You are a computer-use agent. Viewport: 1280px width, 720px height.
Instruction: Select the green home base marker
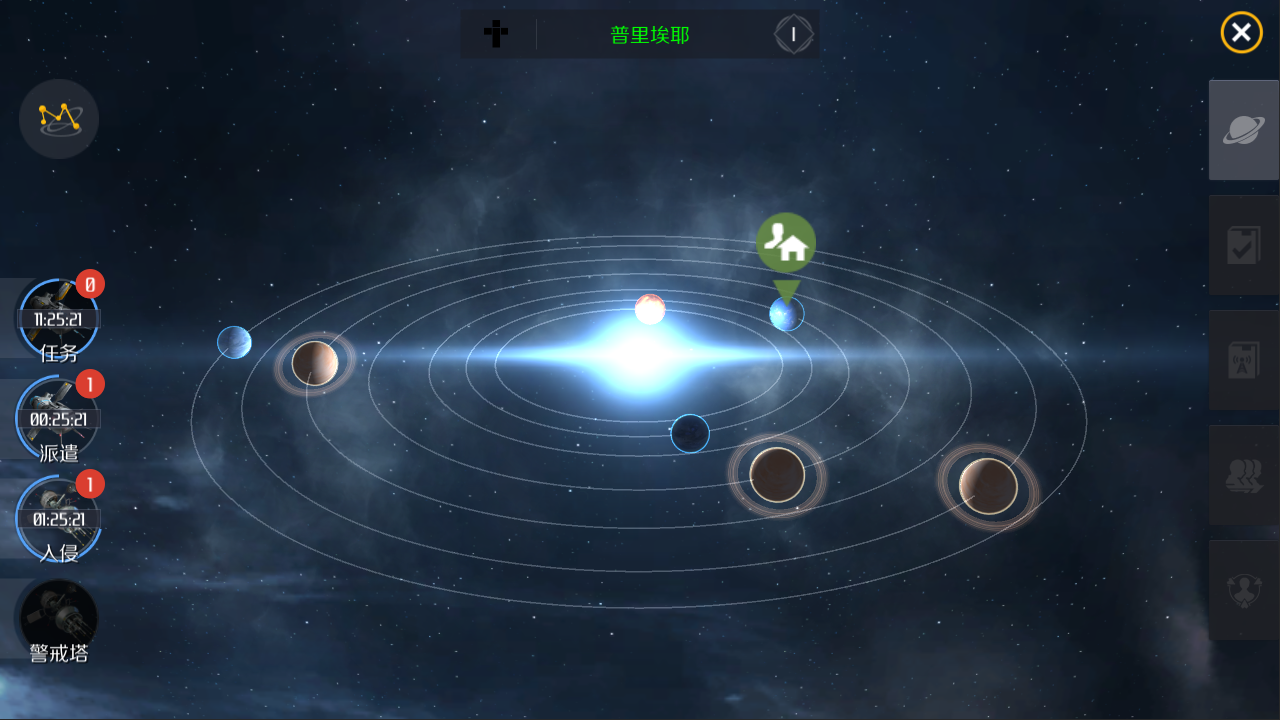coord(786,243)
